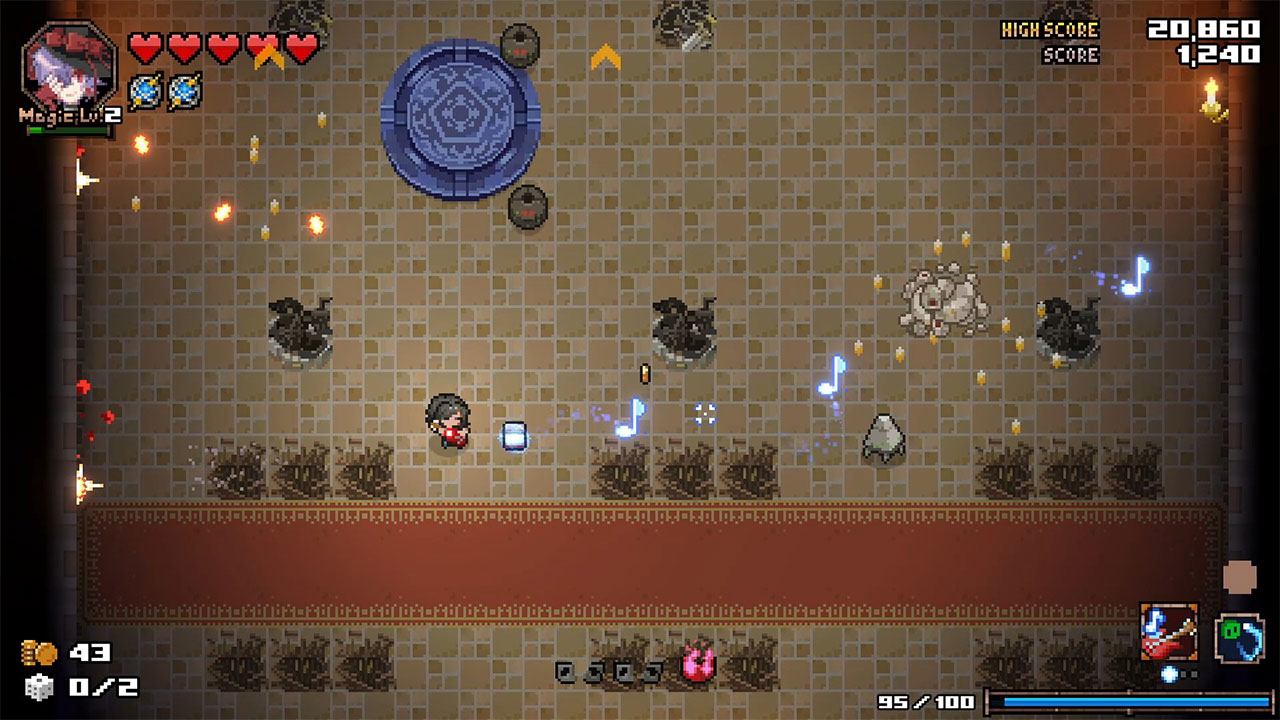Click the character portrait in top-left corner

[68, 65]
